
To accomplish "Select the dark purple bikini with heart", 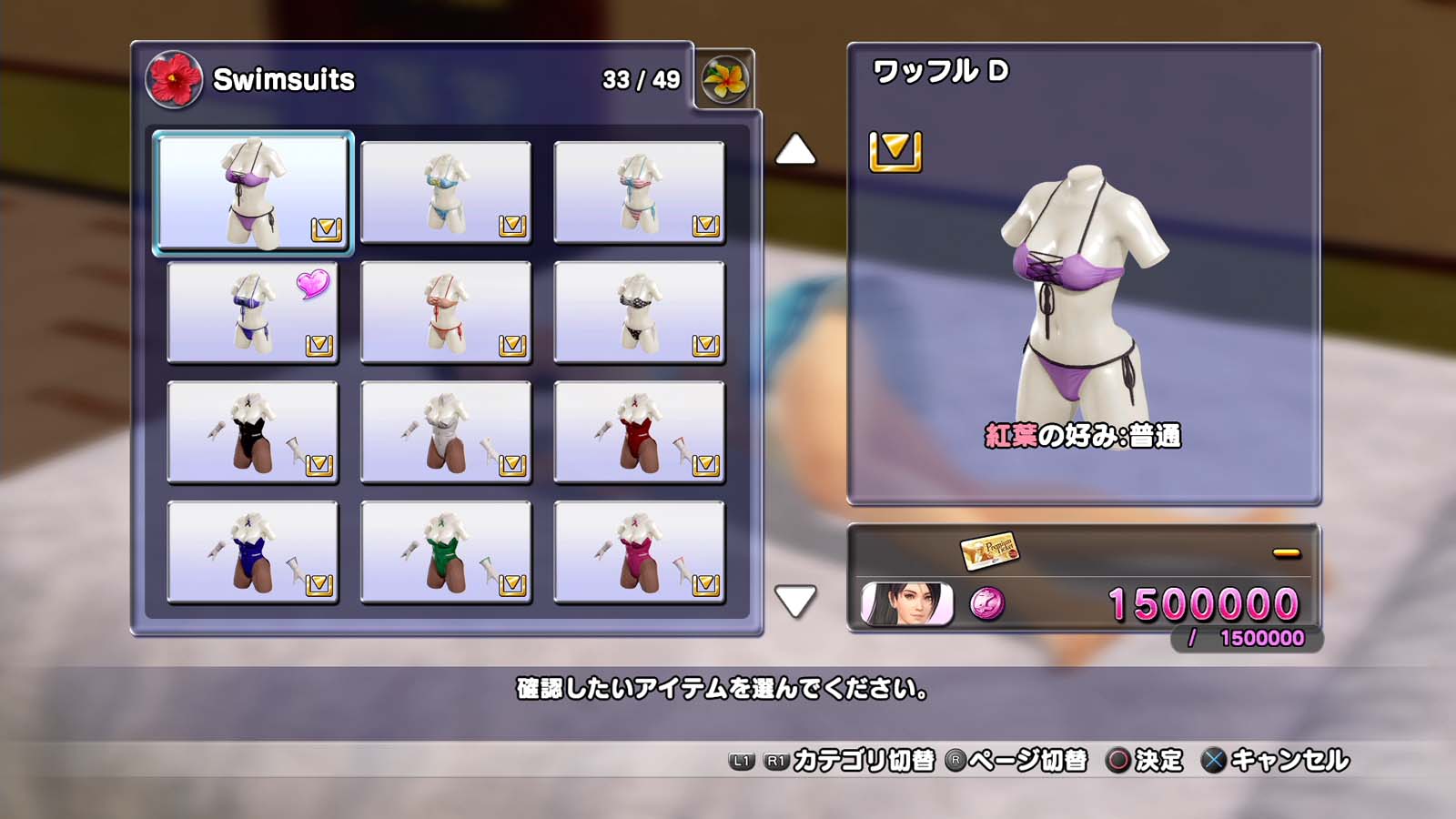I will (x=253, y=312).
